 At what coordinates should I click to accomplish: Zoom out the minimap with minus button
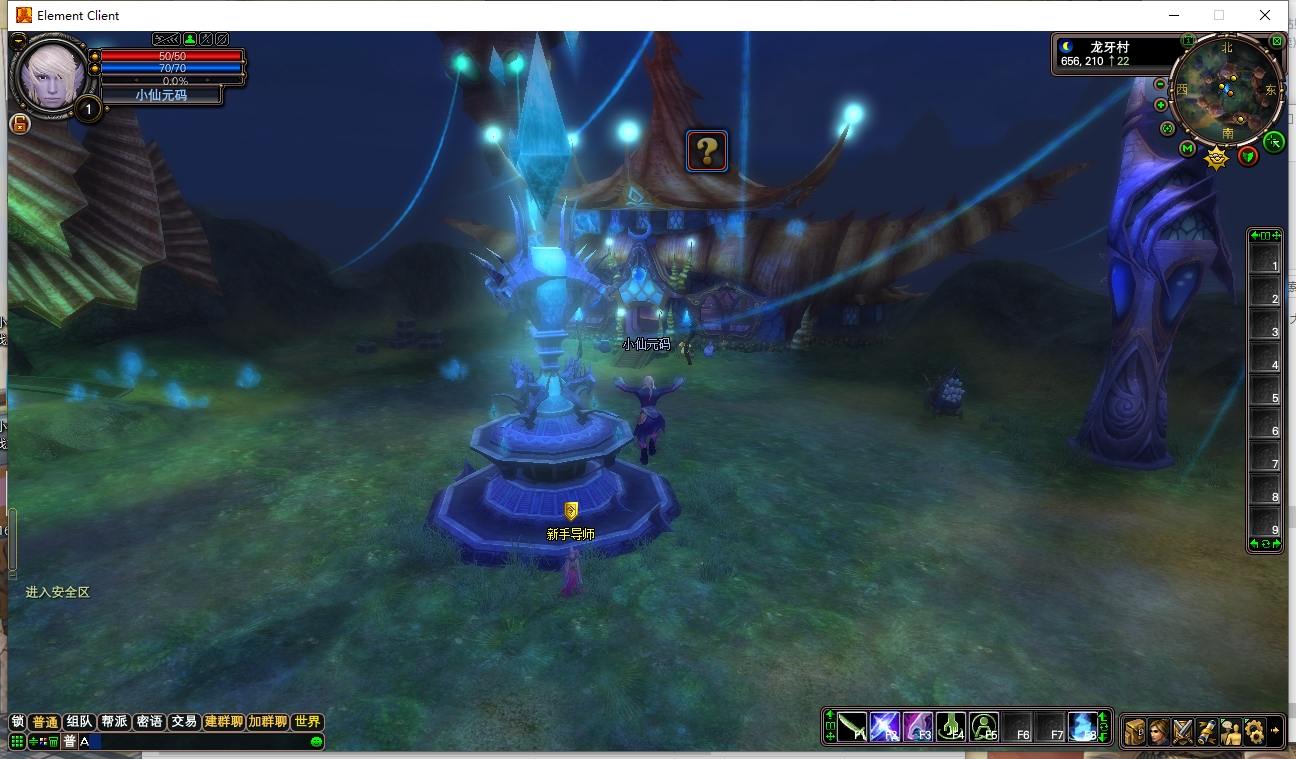1161,85
